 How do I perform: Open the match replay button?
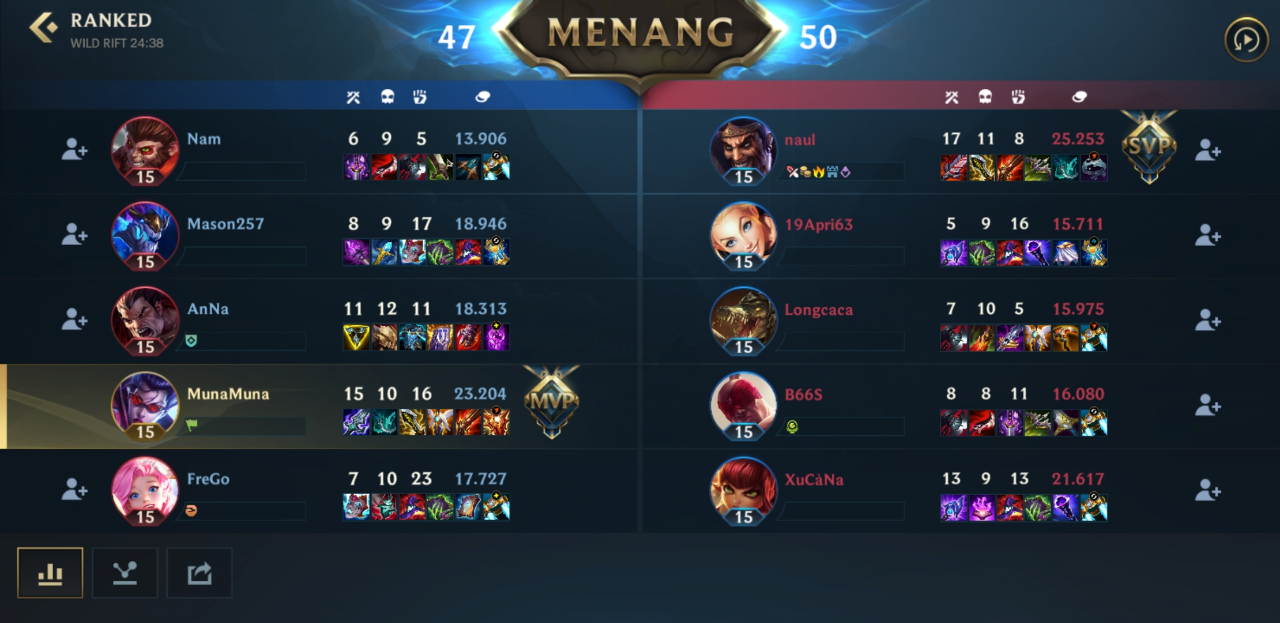pyautogui.click(x=1246, y=40)
